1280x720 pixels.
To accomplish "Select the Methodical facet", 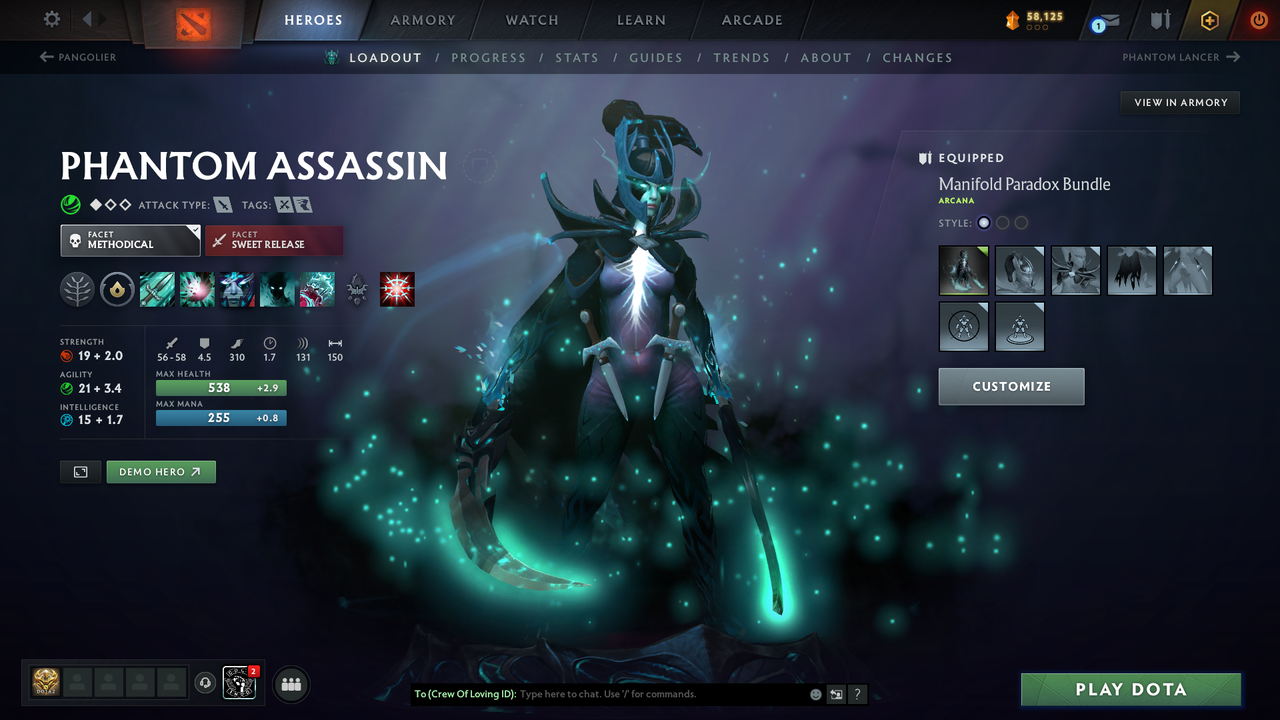I will [x=130, y=240].
